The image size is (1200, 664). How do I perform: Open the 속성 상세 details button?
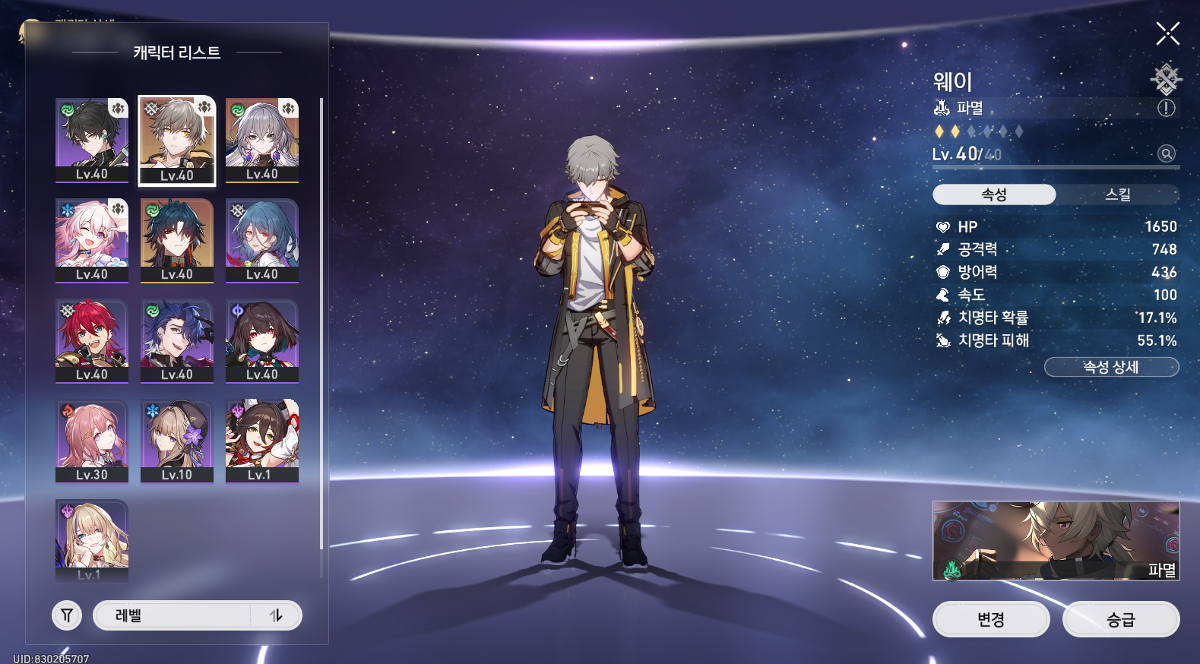1110,367
